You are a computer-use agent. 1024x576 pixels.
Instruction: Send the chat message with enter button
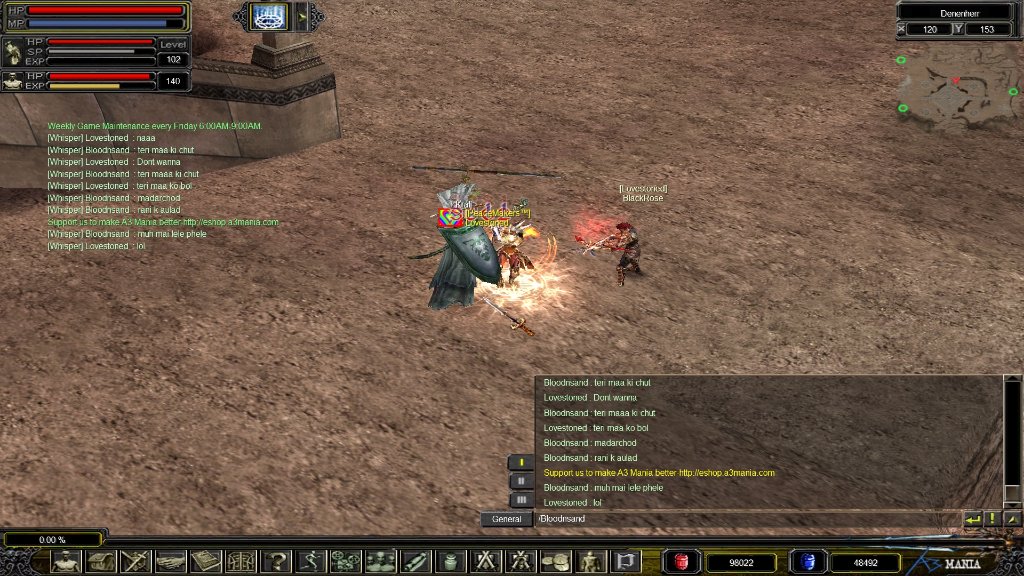972,519
